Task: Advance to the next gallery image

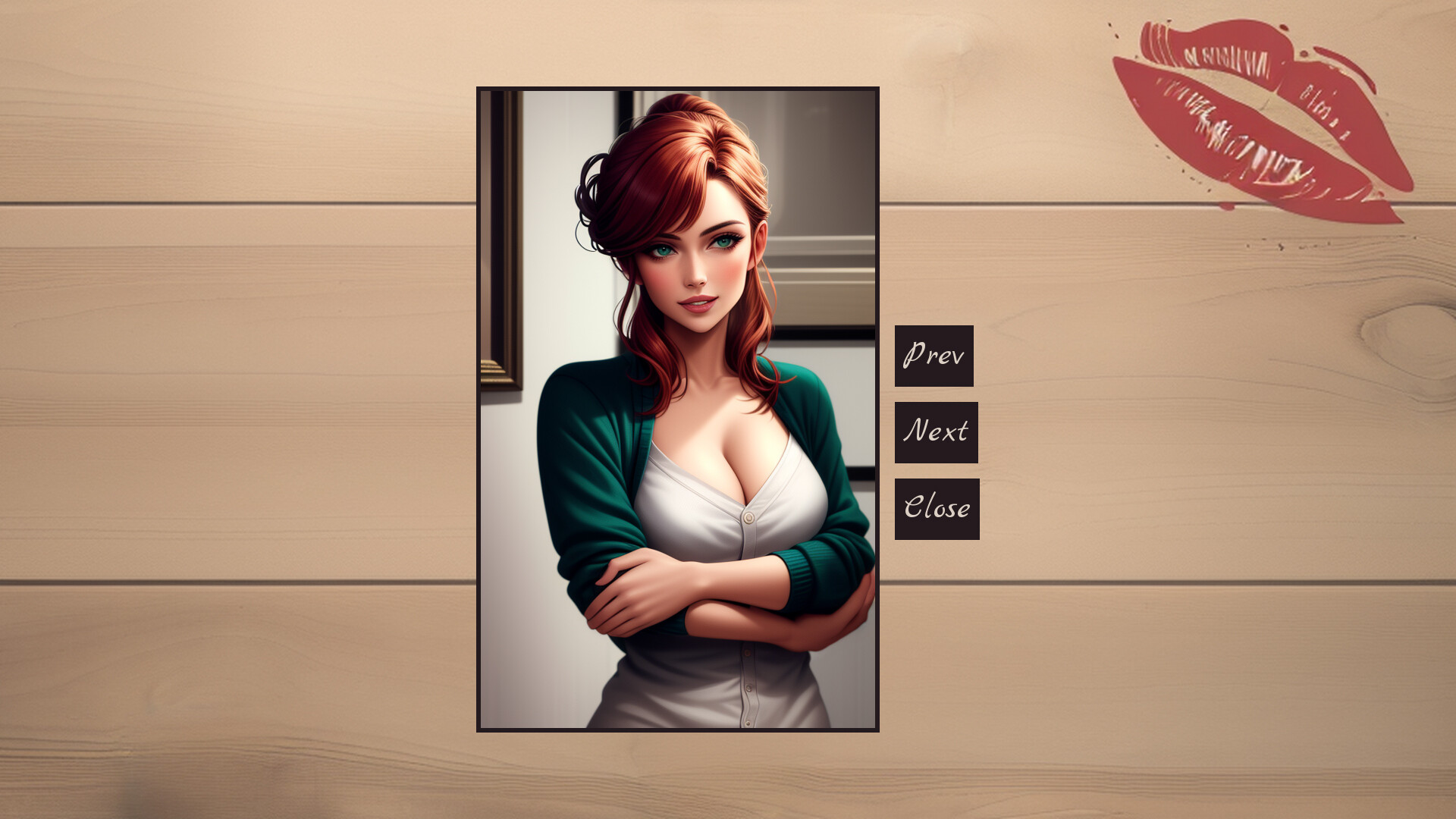Action: [937, 431]
